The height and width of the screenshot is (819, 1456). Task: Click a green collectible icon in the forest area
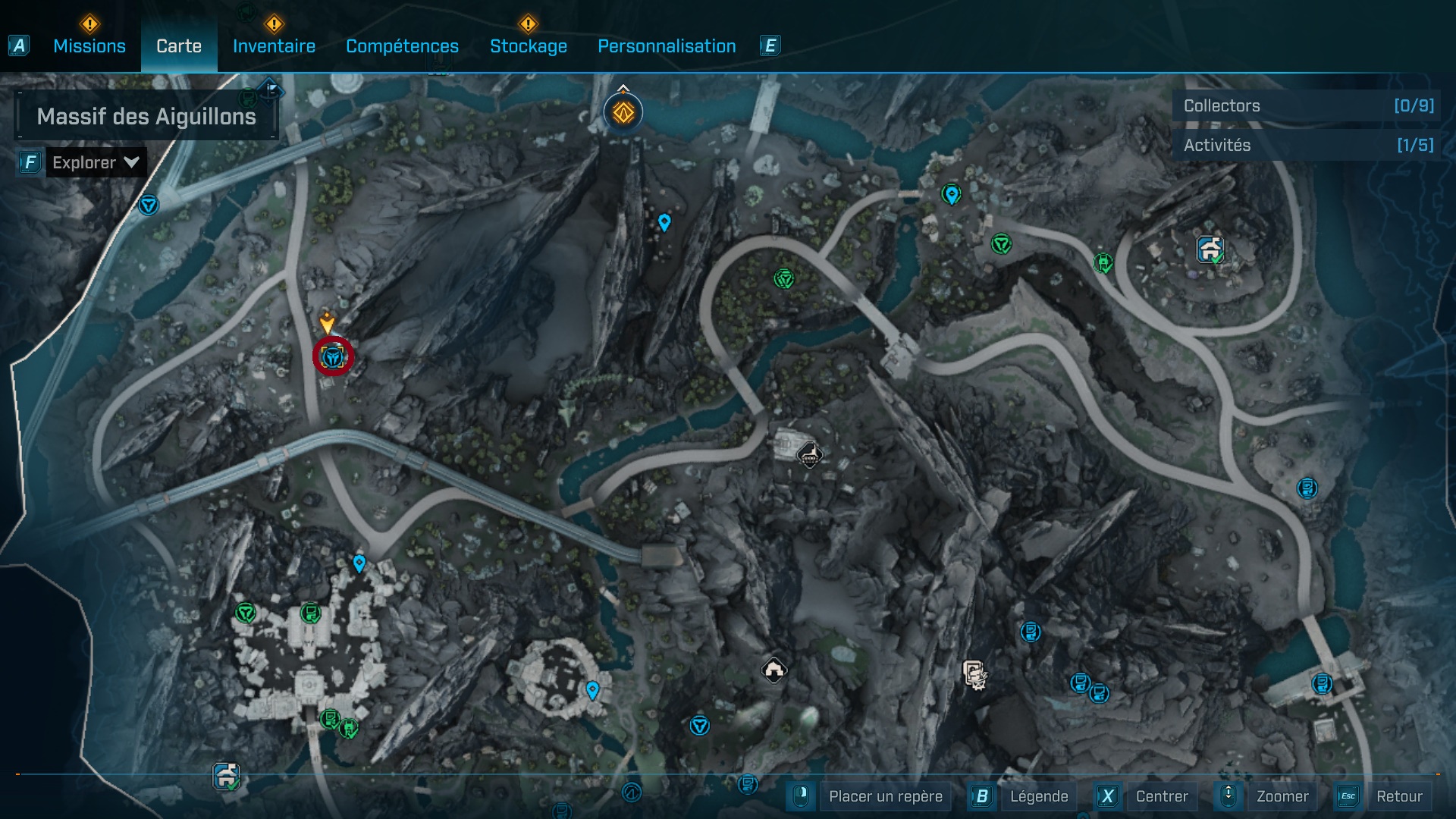783,278
